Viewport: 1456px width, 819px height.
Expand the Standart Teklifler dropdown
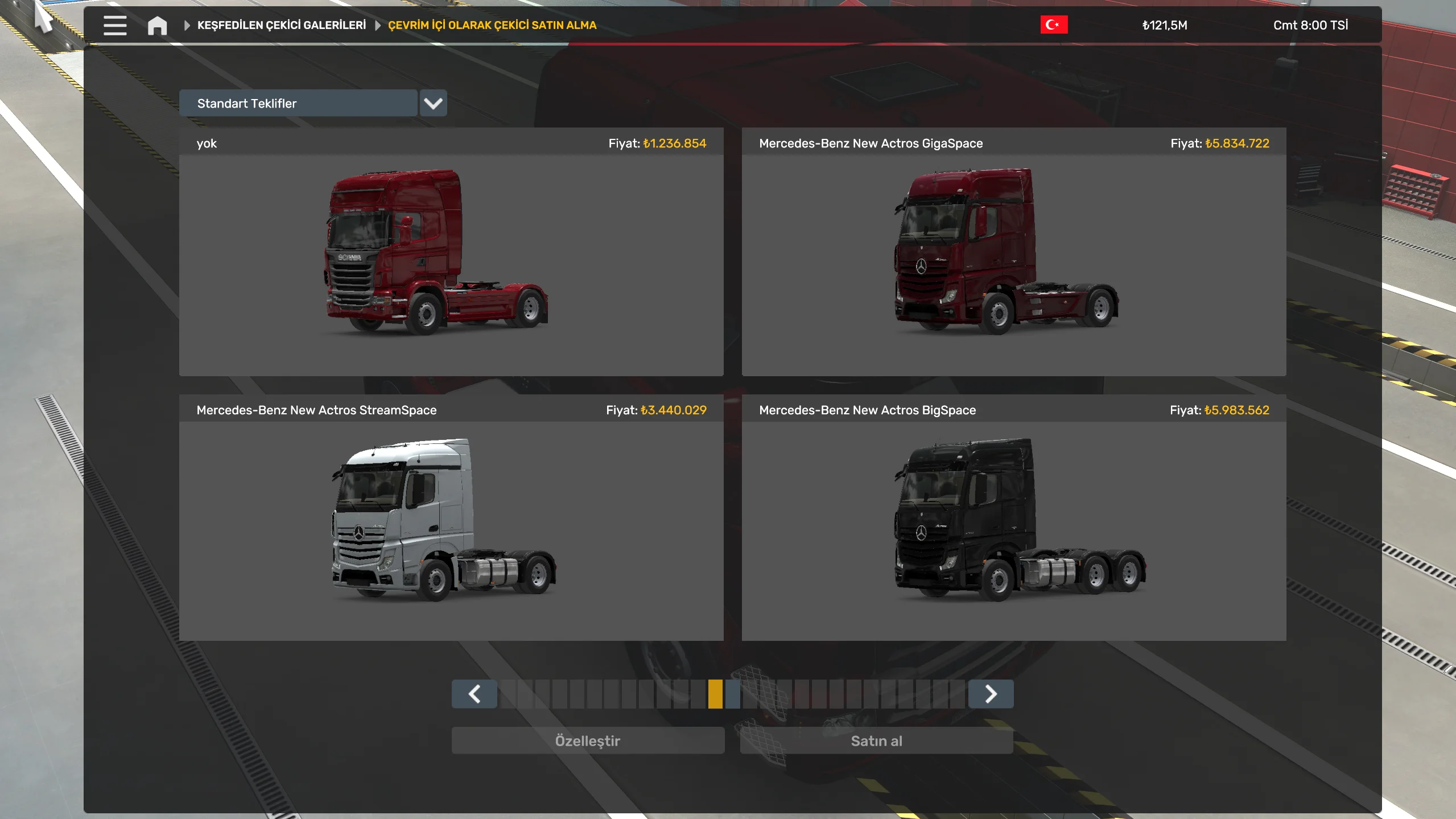[433, 103]
